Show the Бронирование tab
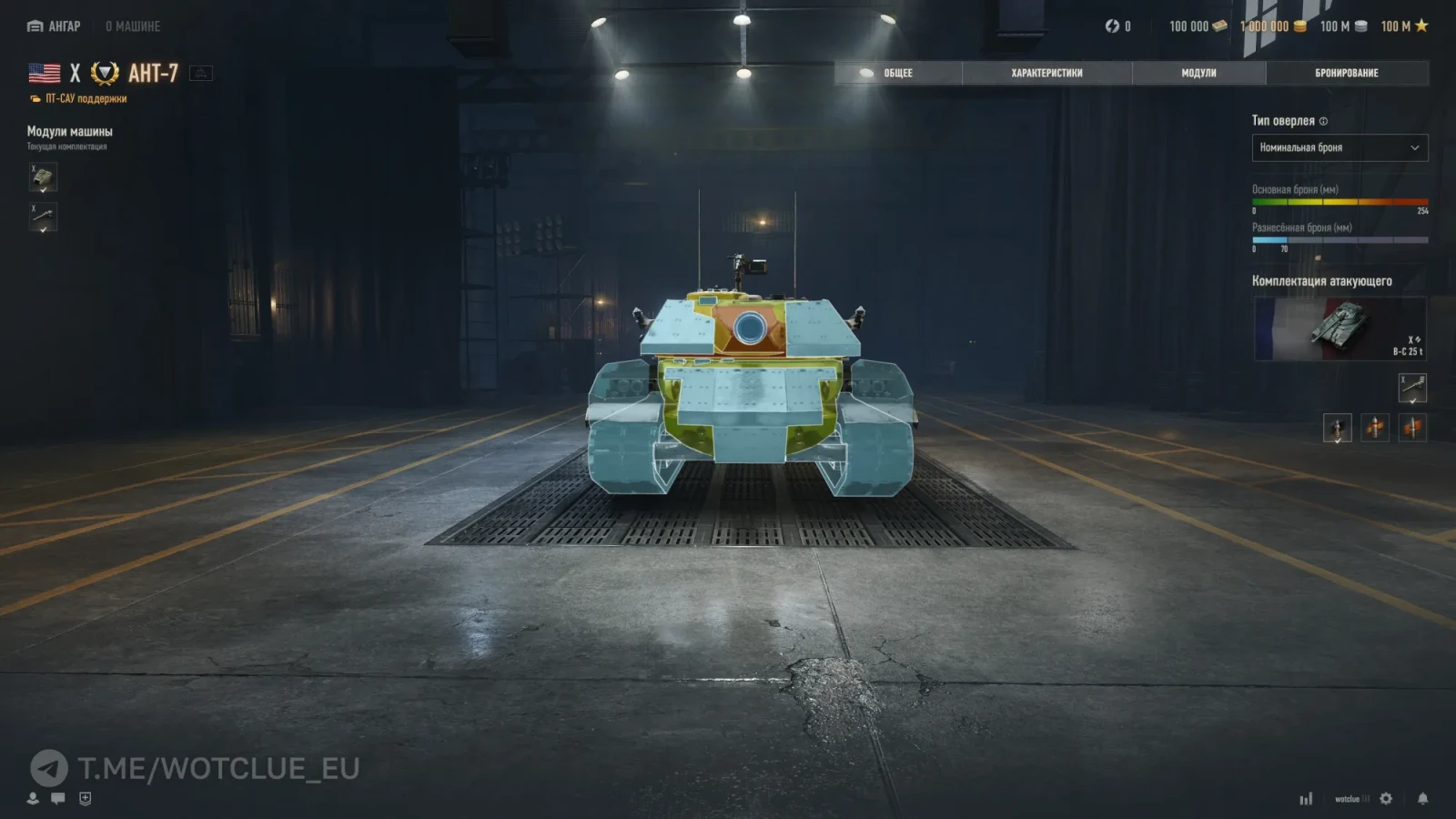This screenshot has width=1456, height=819. click(1346, 73)
